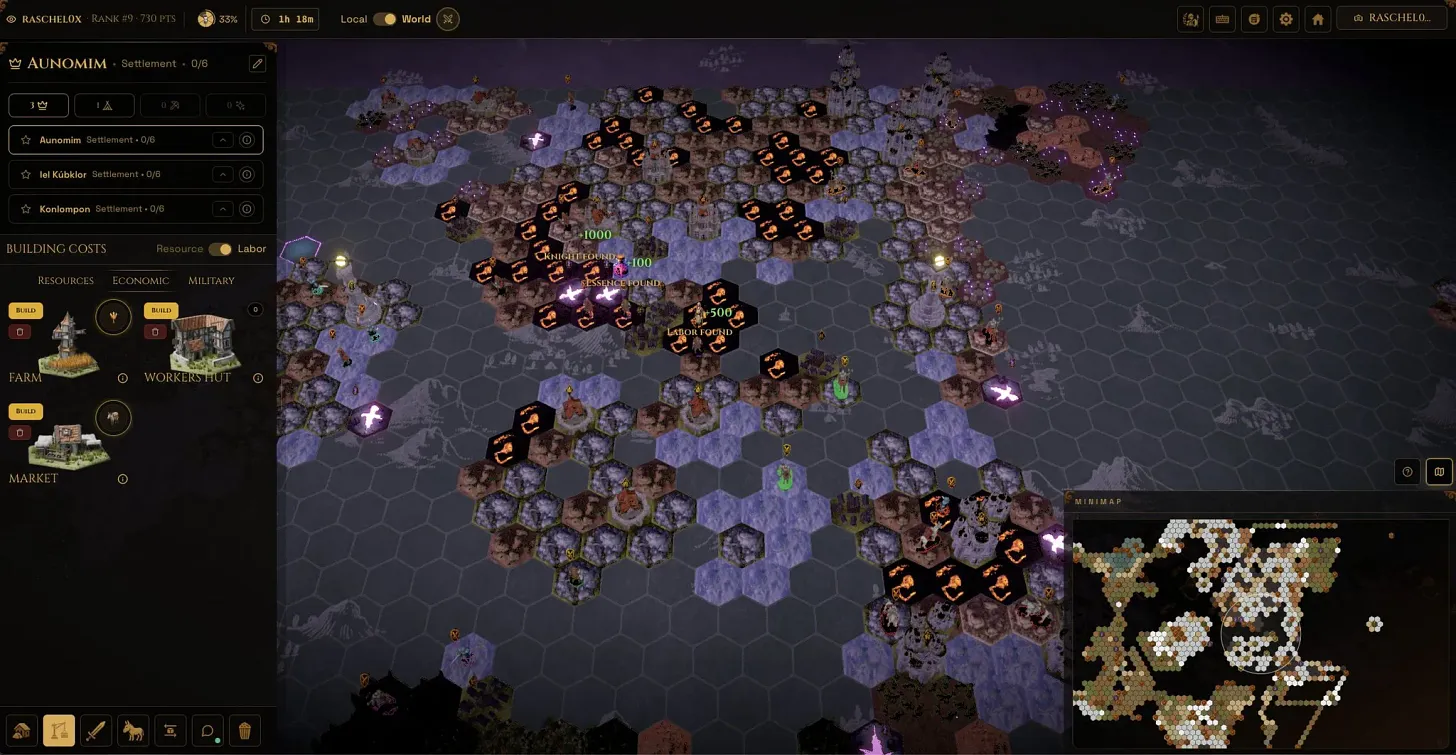
Task: Open the Resources tab under Building Costs
Action: [65, 280]
